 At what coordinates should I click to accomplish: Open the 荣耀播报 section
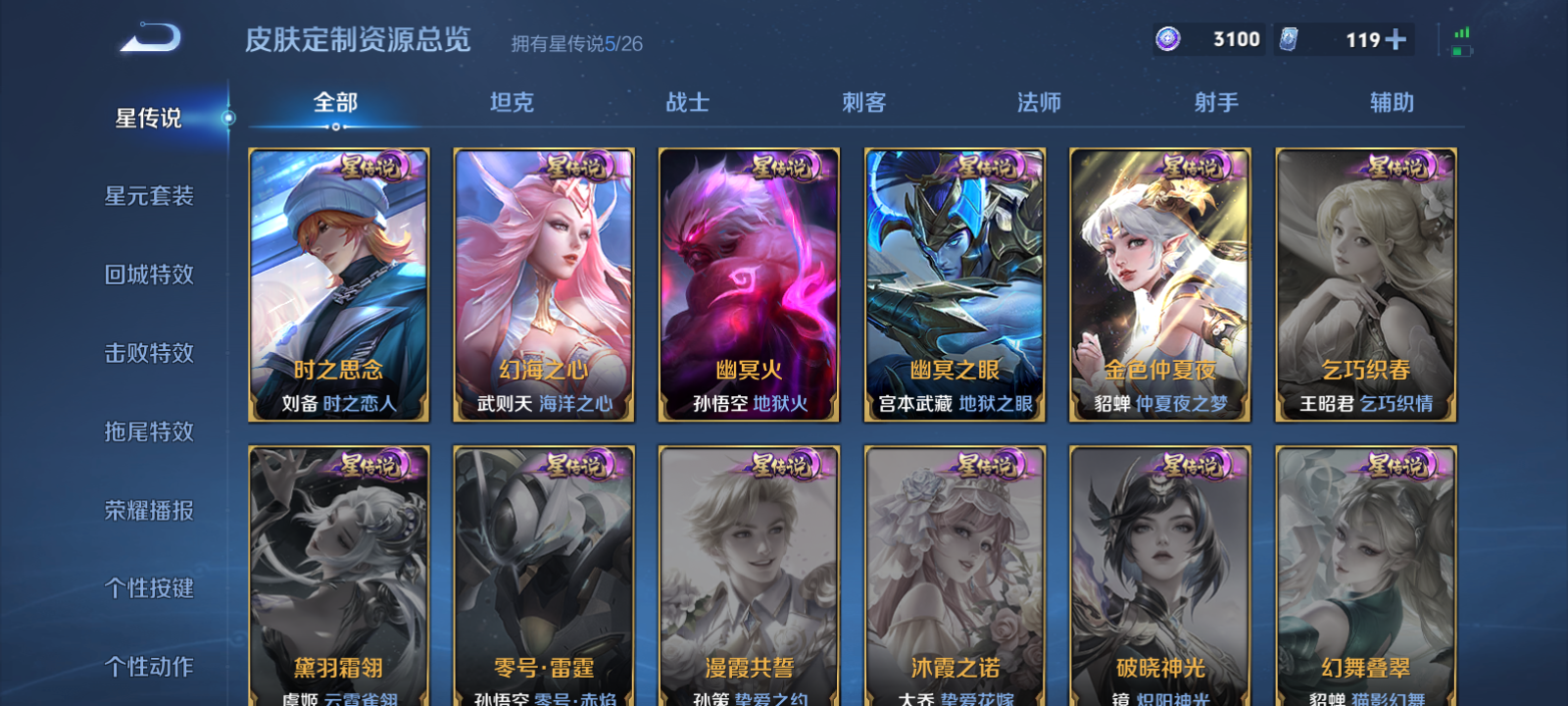coord(147,510)
